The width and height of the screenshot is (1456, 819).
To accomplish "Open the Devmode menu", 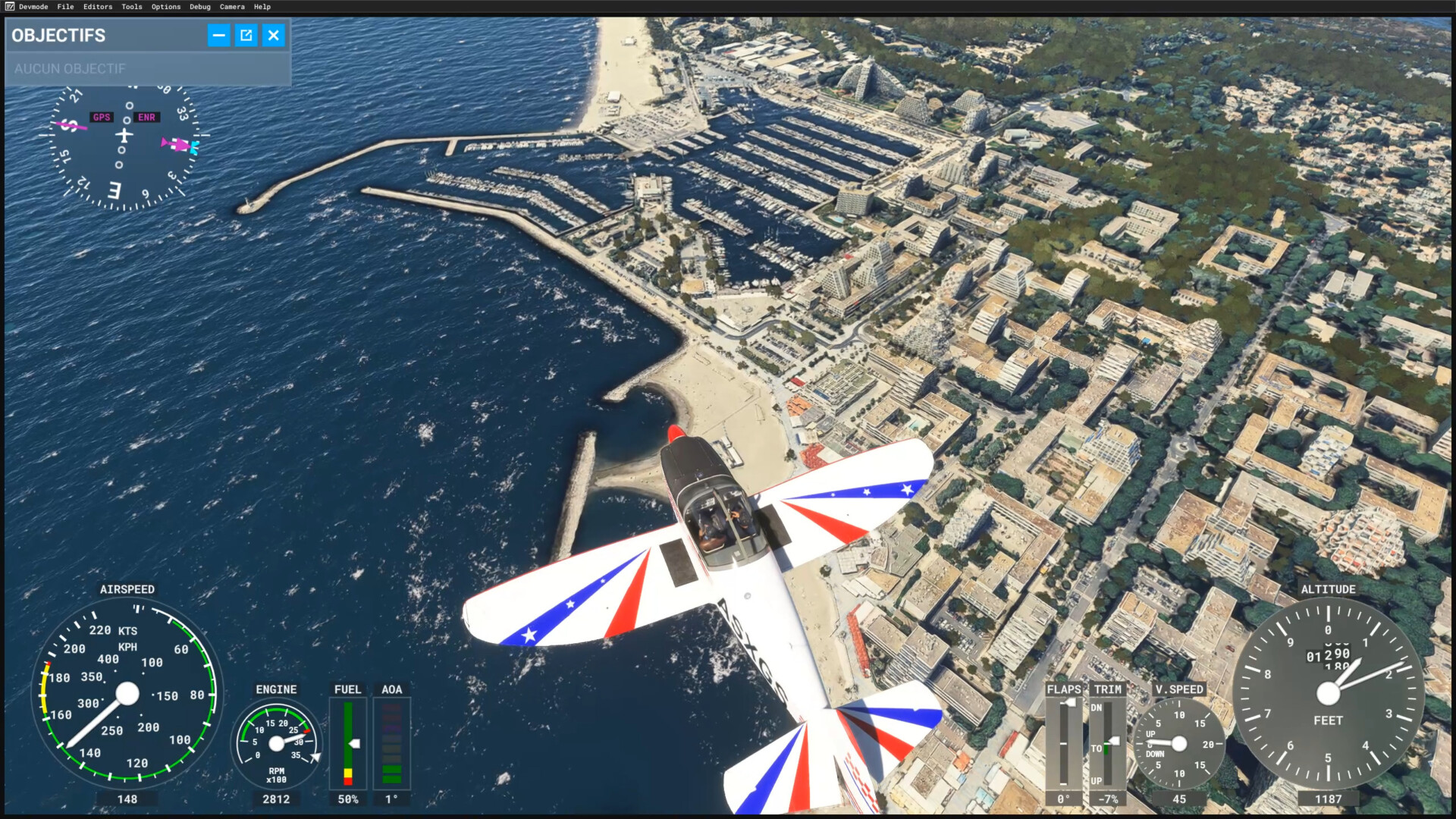I will [33, 7].
